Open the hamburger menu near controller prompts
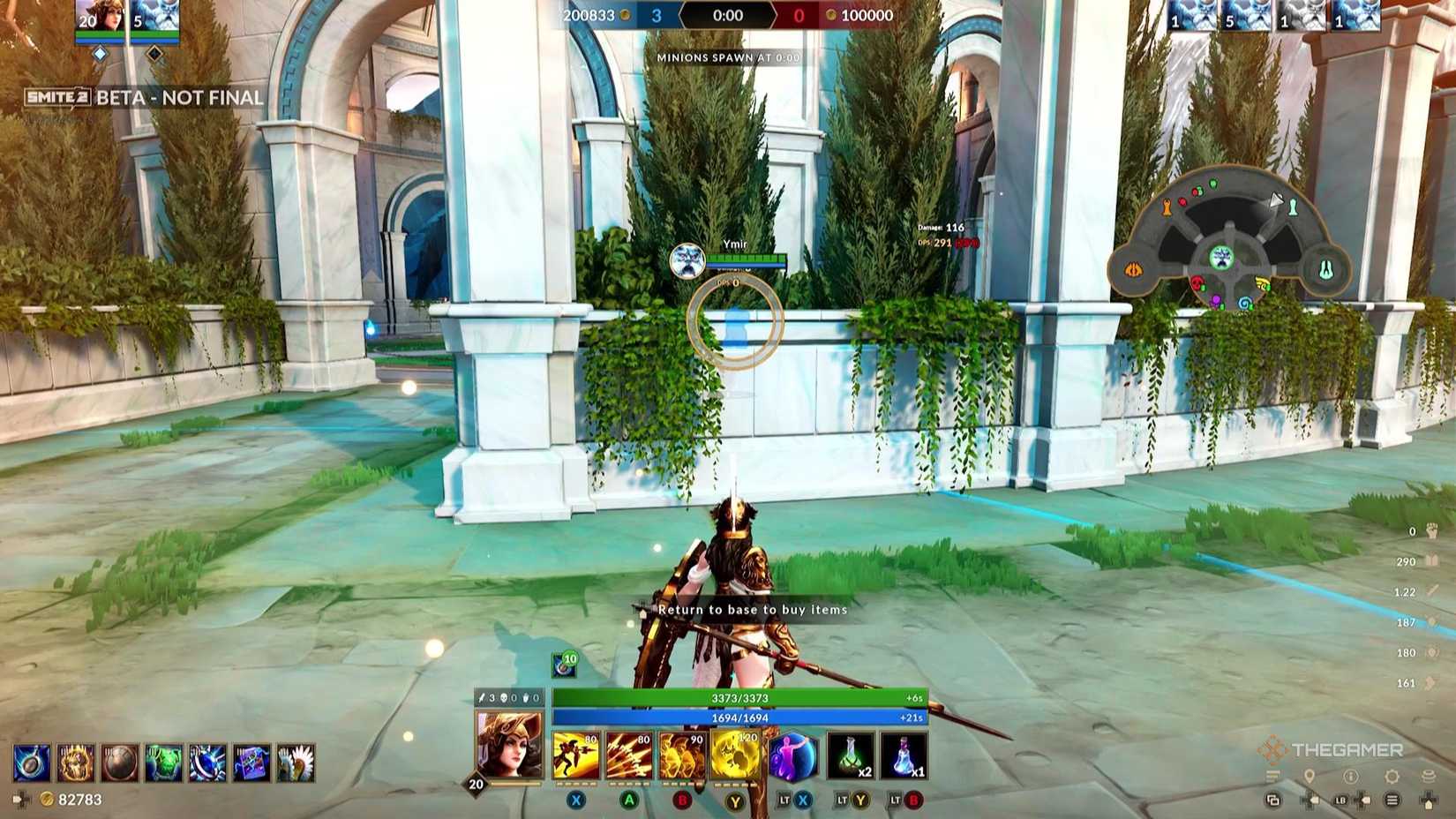 (1392, 800)
